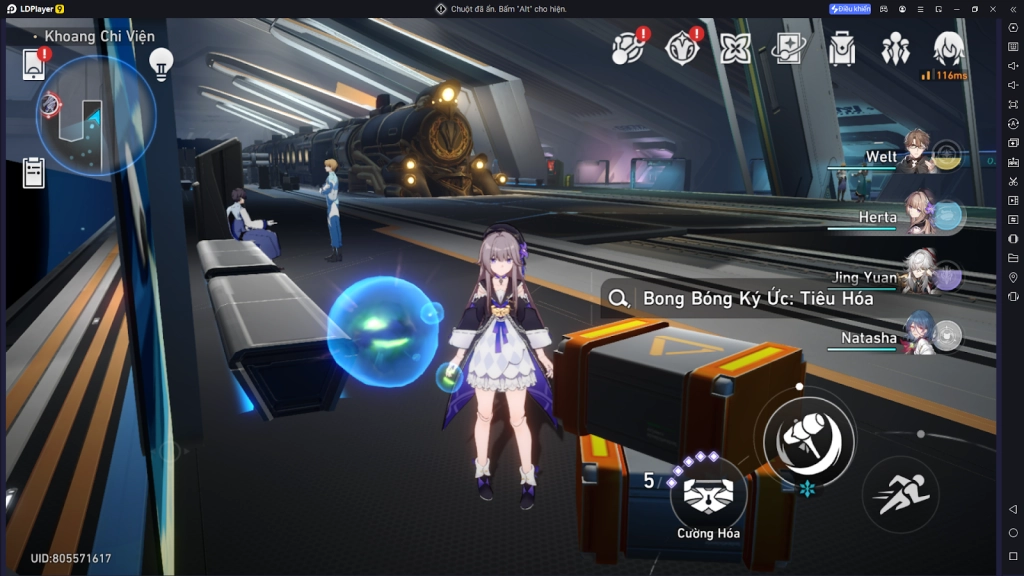Open the compass-mask icon with alert badge
The height and width of the screenshot is (576, 1024).
click(683, 47)
